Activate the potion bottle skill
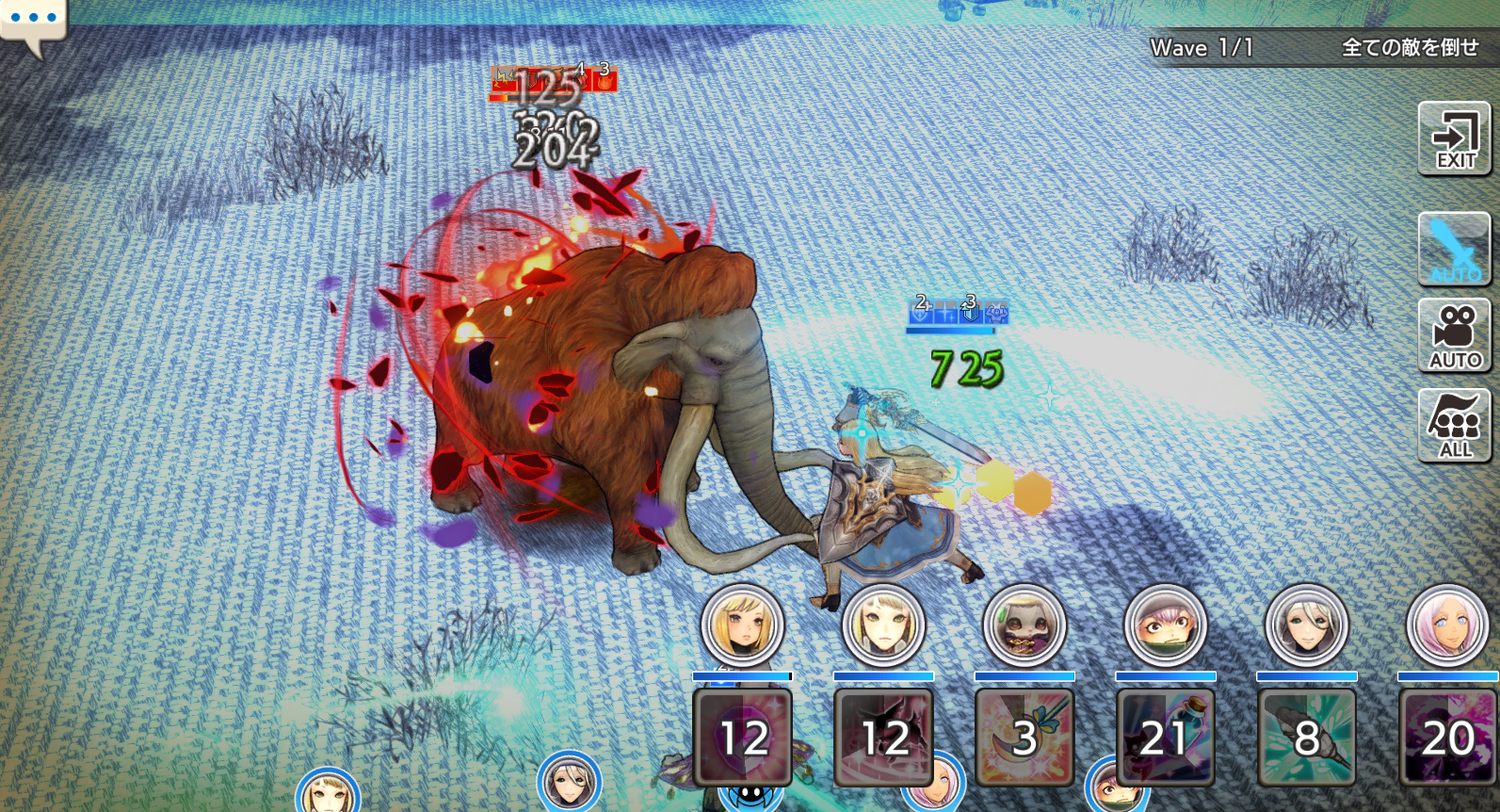Image resolution: width=1500 pixels, height=812 pixels. coord(1166,737)
